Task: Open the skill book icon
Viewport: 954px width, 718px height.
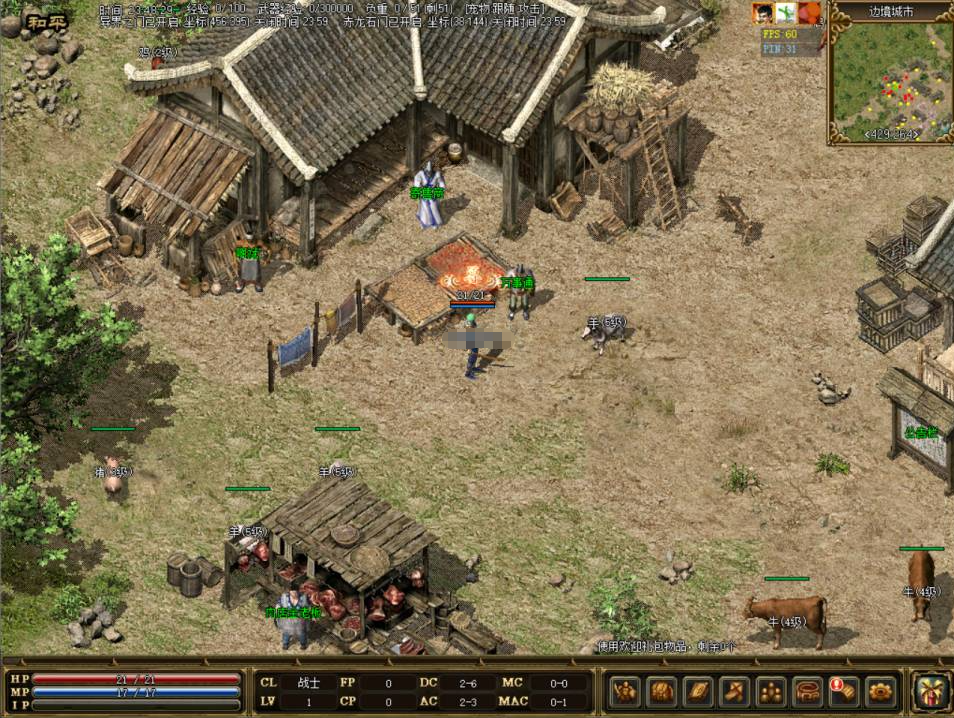Action: pyautogui.click(x=698, y=691)
